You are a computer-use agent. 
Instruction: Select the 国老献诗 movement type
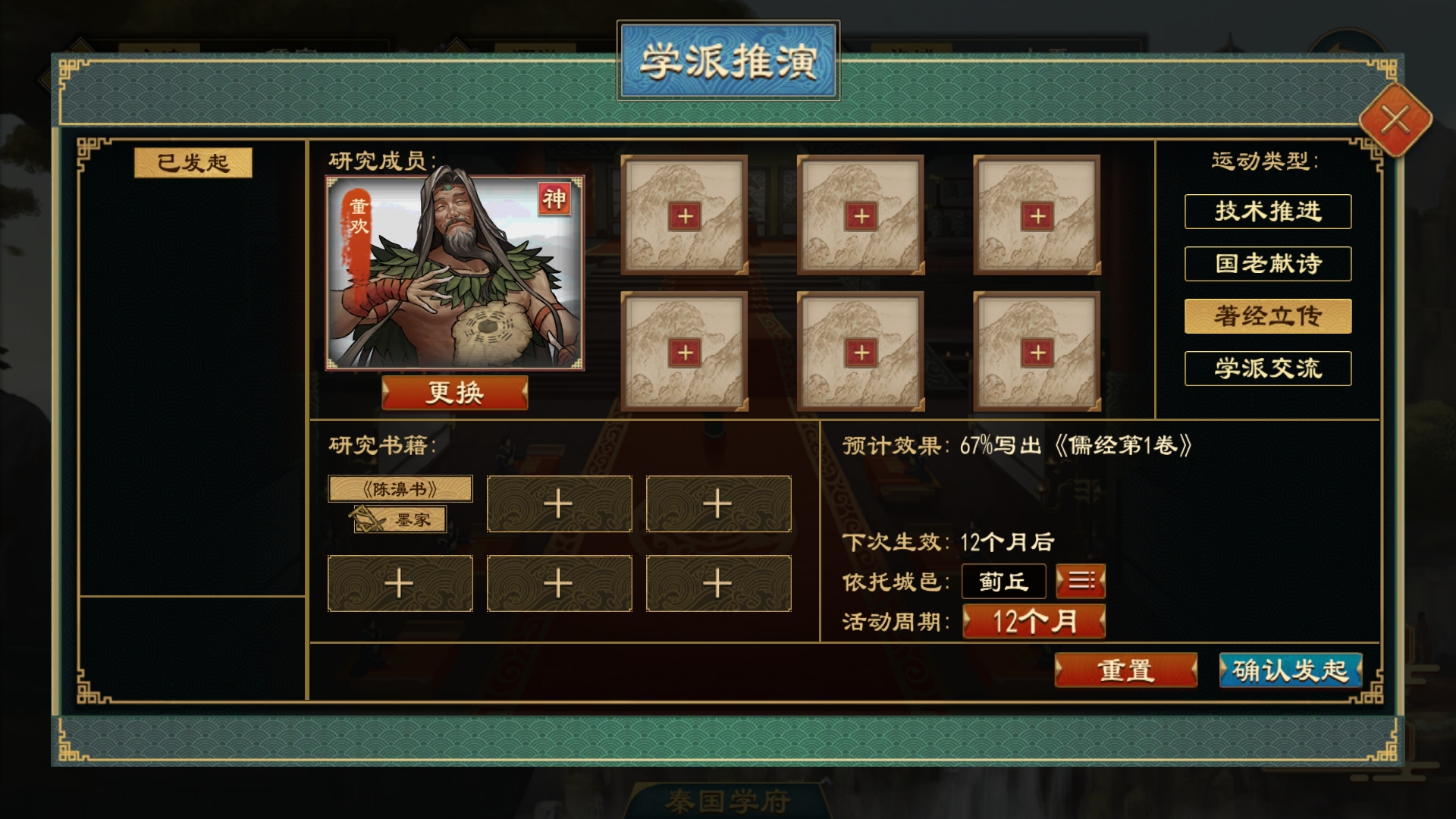coord(1267,263)
